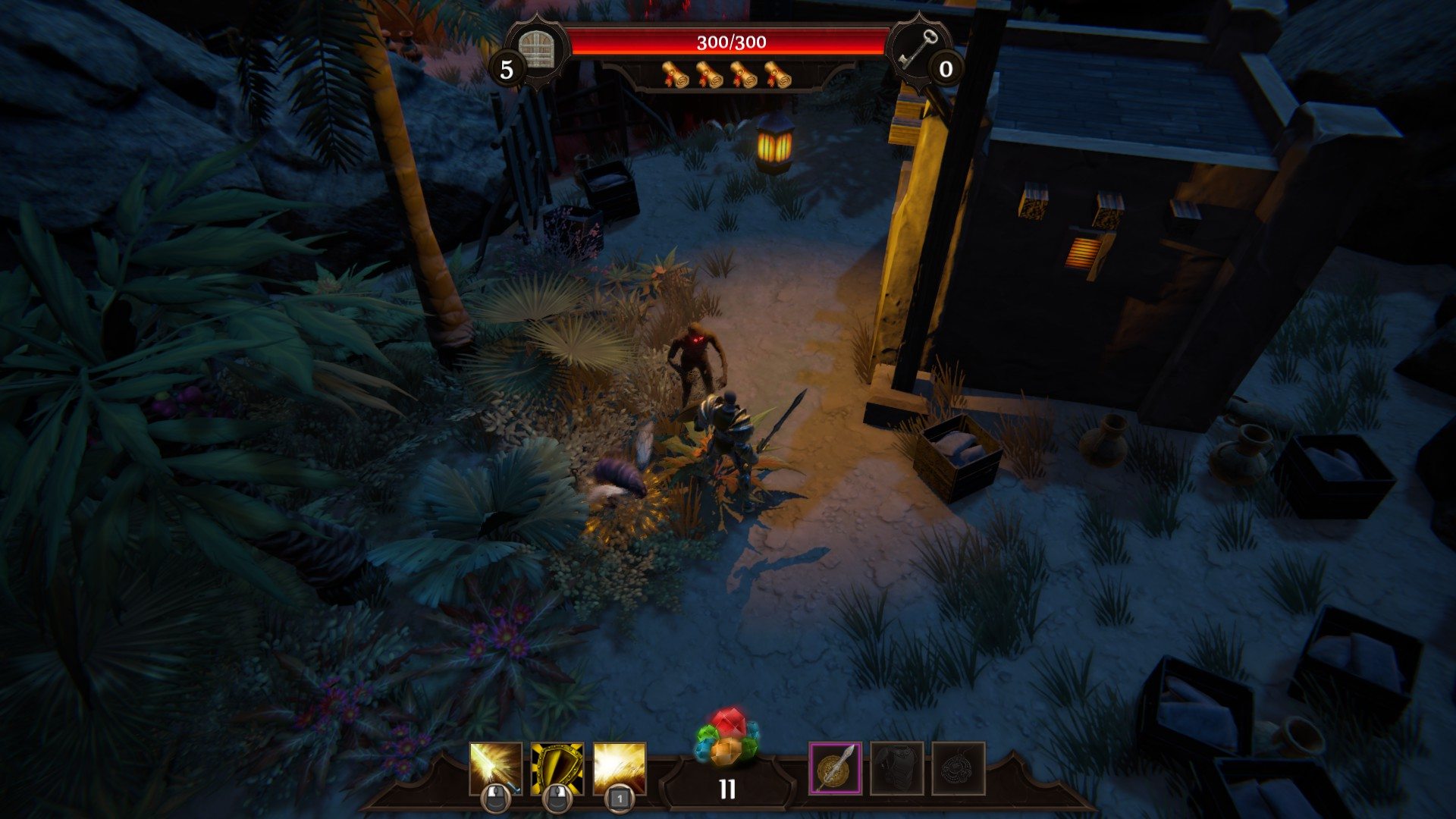
Task: Click the dungeon door level icon
Action: (x=538, y=49)
